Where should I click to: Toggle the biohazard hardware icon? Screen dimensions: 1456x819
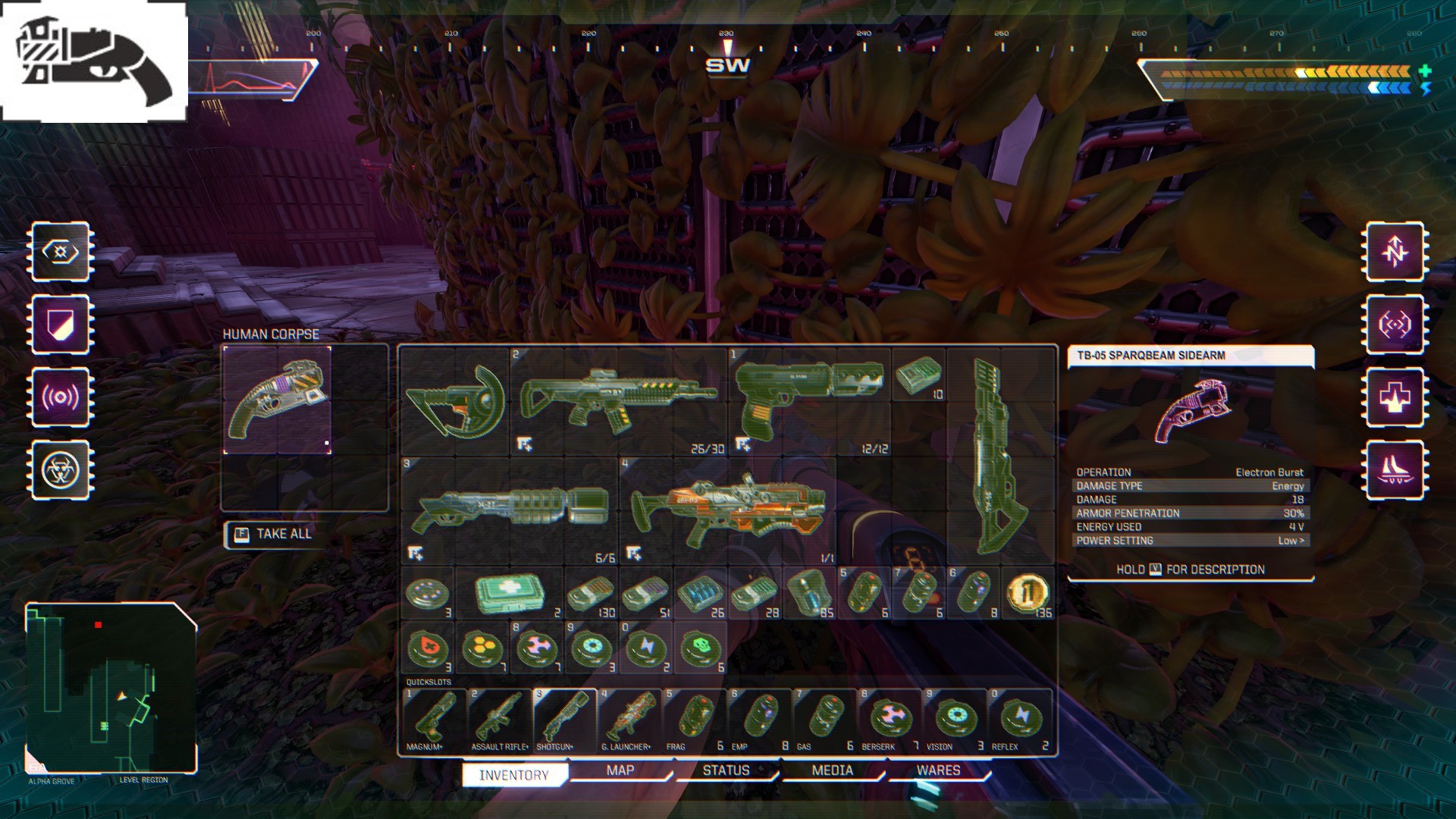(x=61, y=470)
